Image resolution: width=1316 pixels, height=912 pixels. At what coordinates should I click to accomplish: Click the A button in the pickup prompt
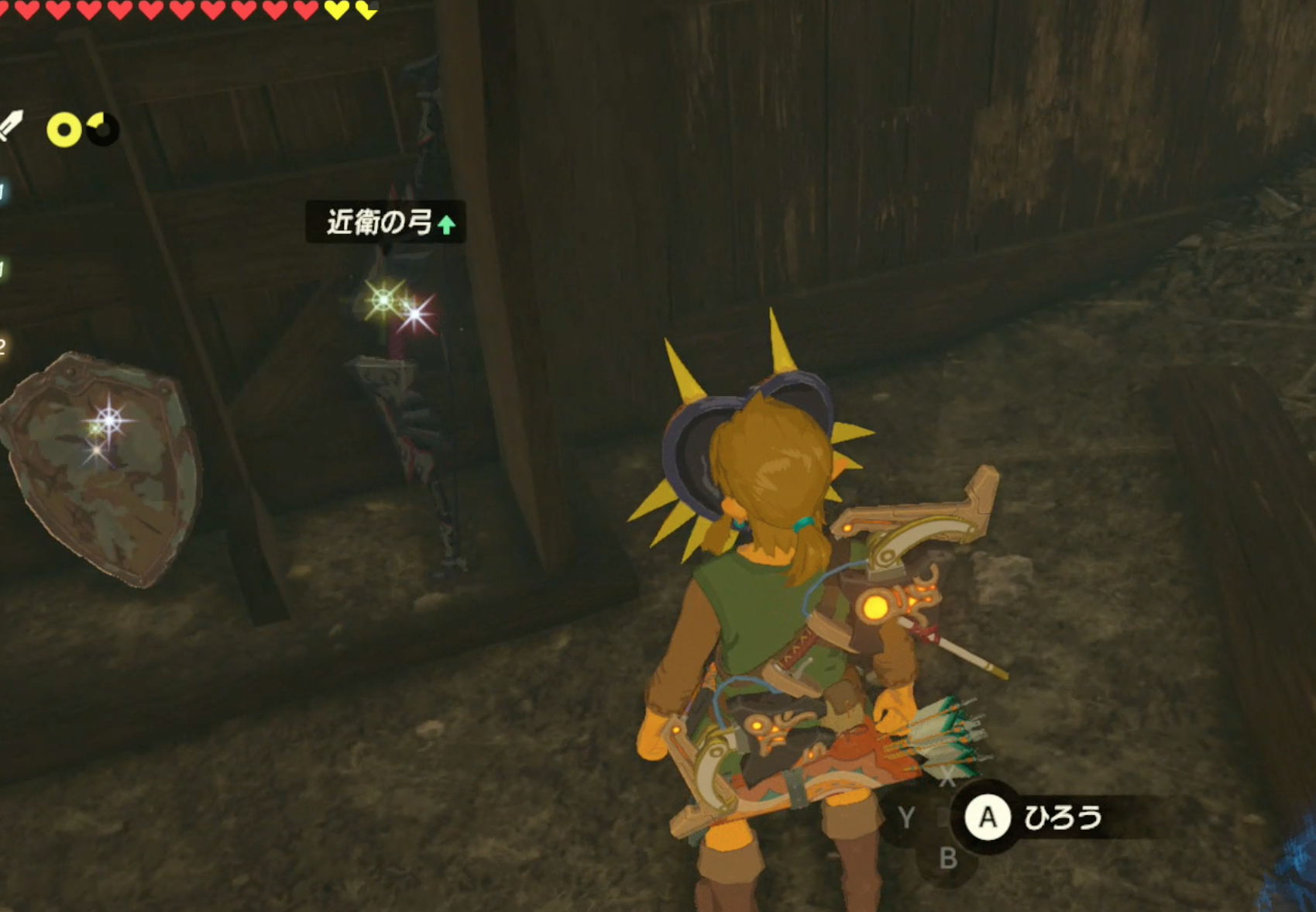pyautogui.click(x=990, y=815)
